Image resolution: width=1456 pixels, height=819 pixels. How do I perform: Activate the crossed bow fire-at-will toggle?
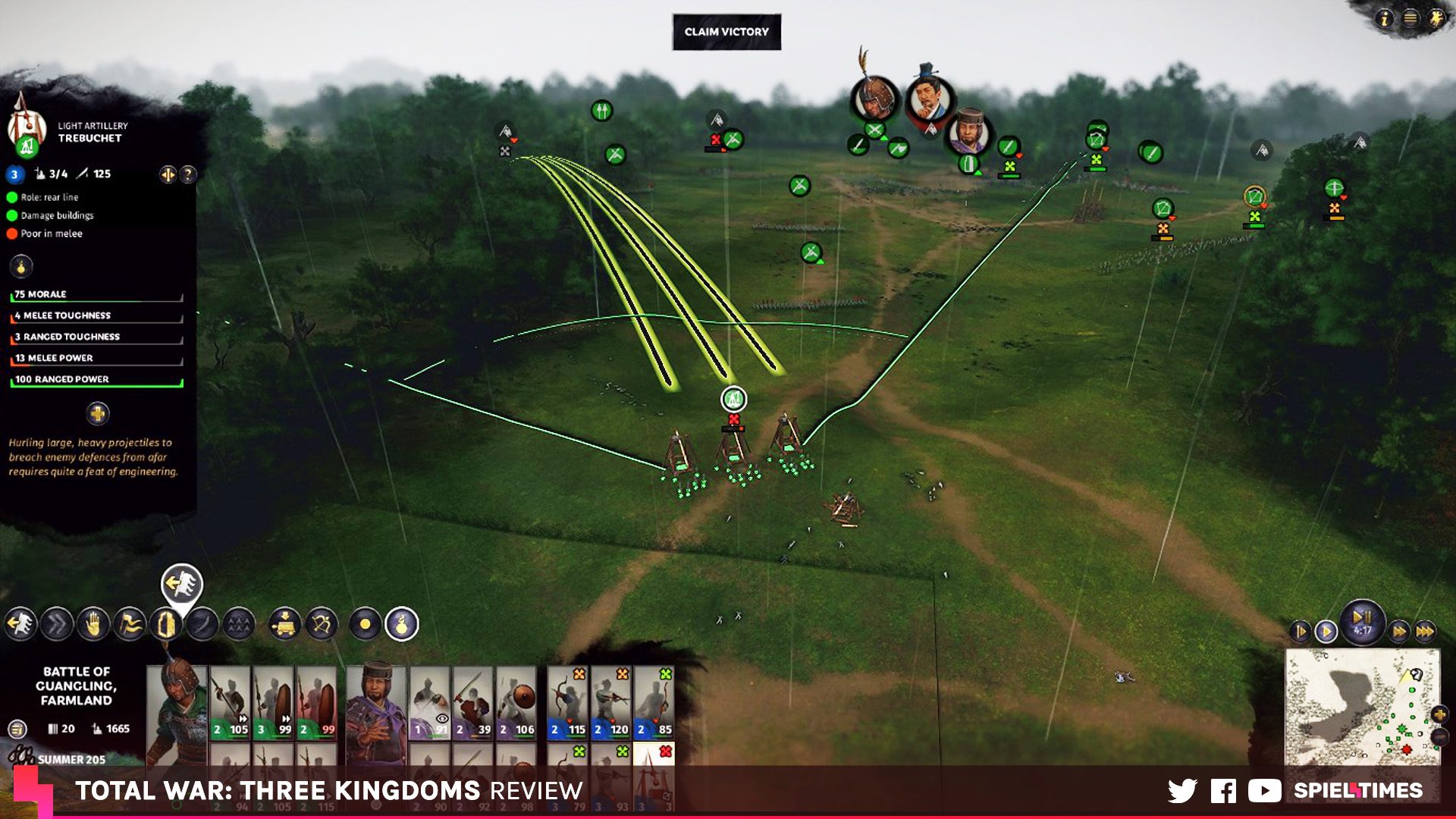(x=322, y=624)
